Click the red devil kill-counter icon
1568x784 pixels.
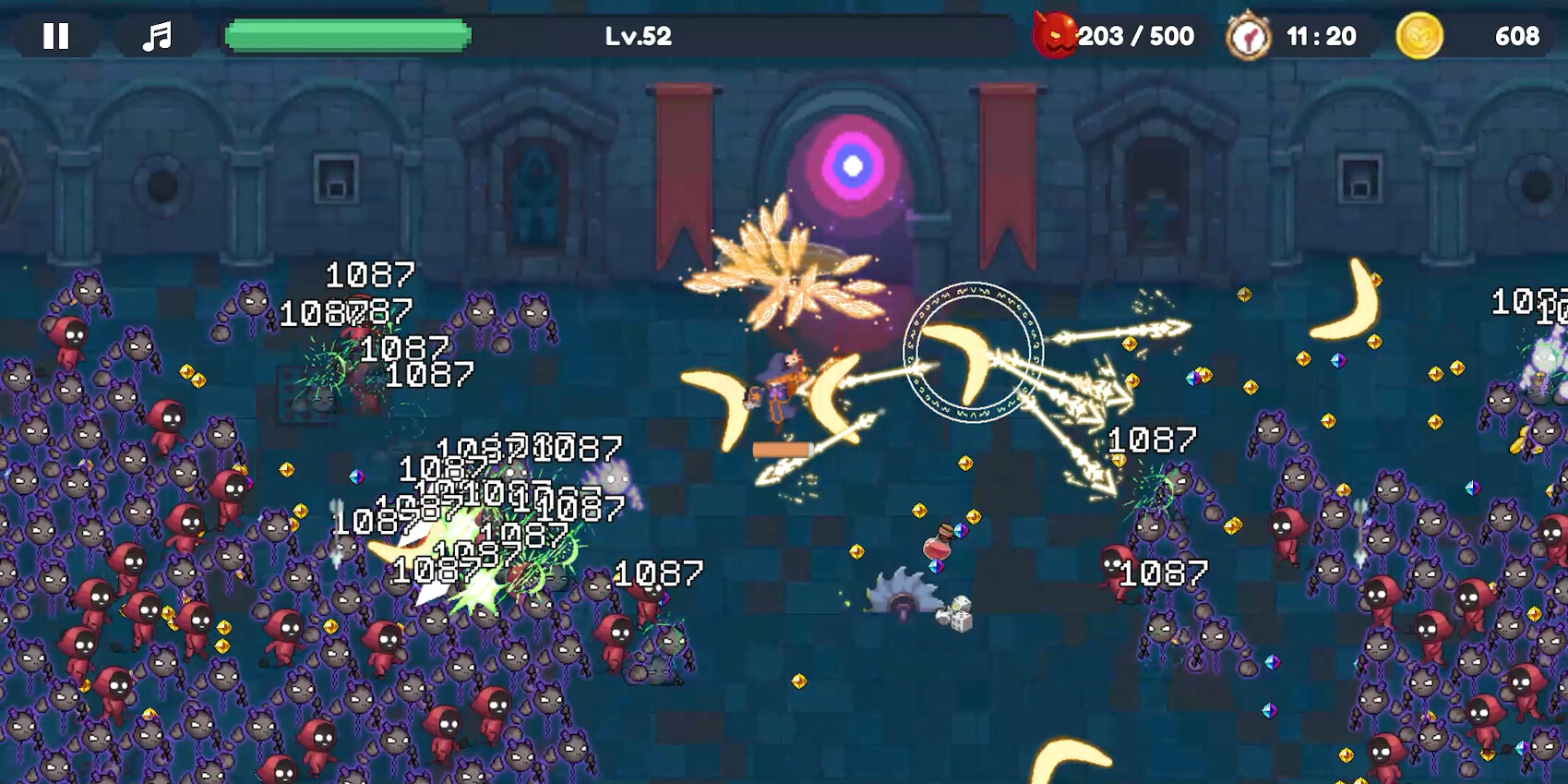[x=1055, y=36]
